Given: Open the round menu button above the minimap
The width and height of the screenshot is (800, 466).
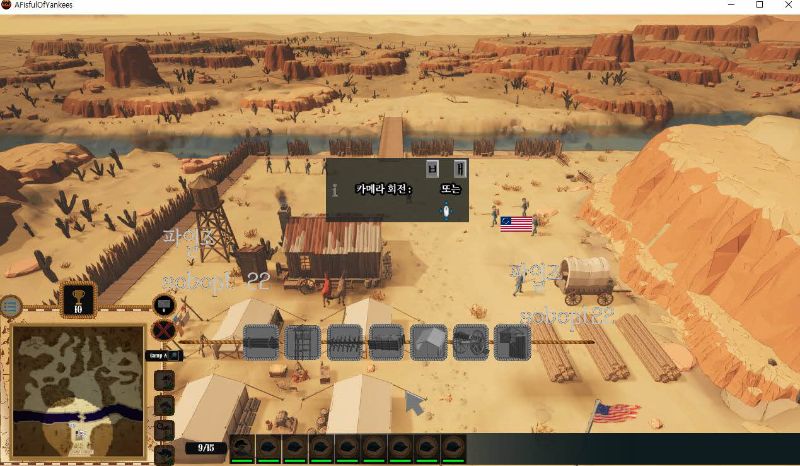Looking at the screenshot, I should 10,305.
